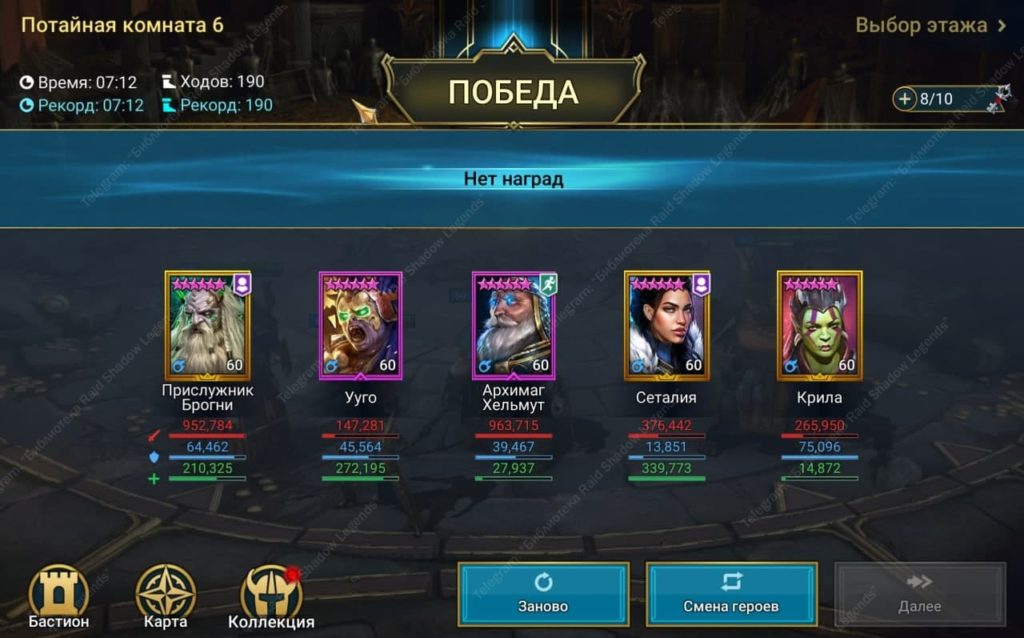Screen dimensions: 1024x638
Task: Select Прислужник Брогни hero portrait
Action: click(208, 325)
